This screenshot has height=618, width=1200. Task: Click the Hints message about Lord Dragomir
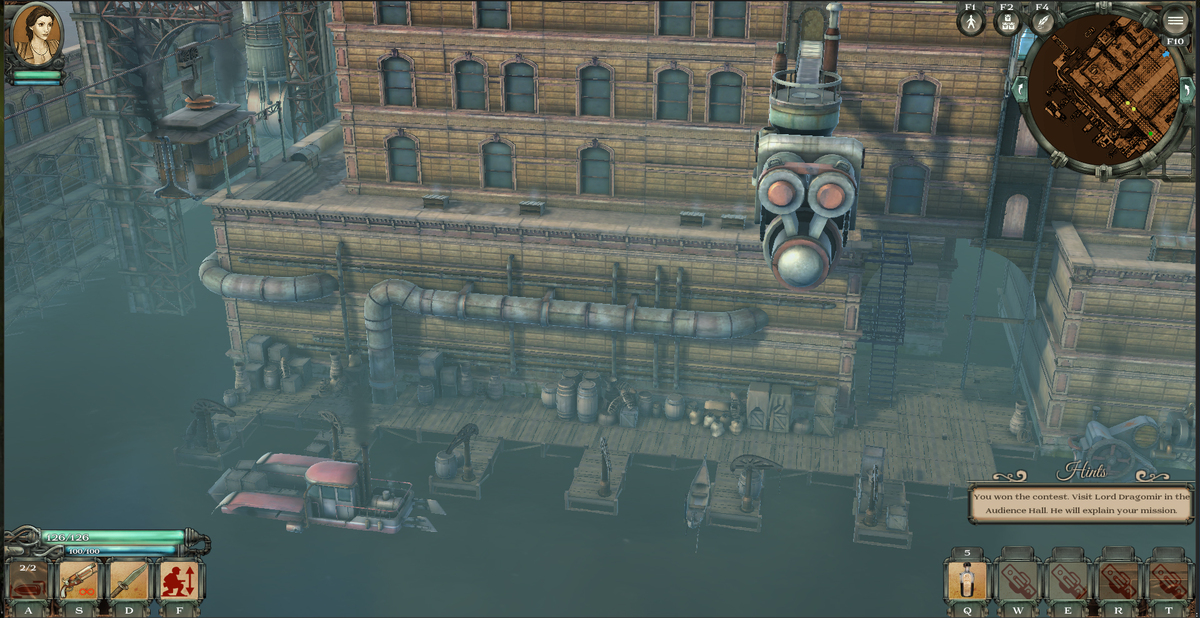(x=1081, y=503)
